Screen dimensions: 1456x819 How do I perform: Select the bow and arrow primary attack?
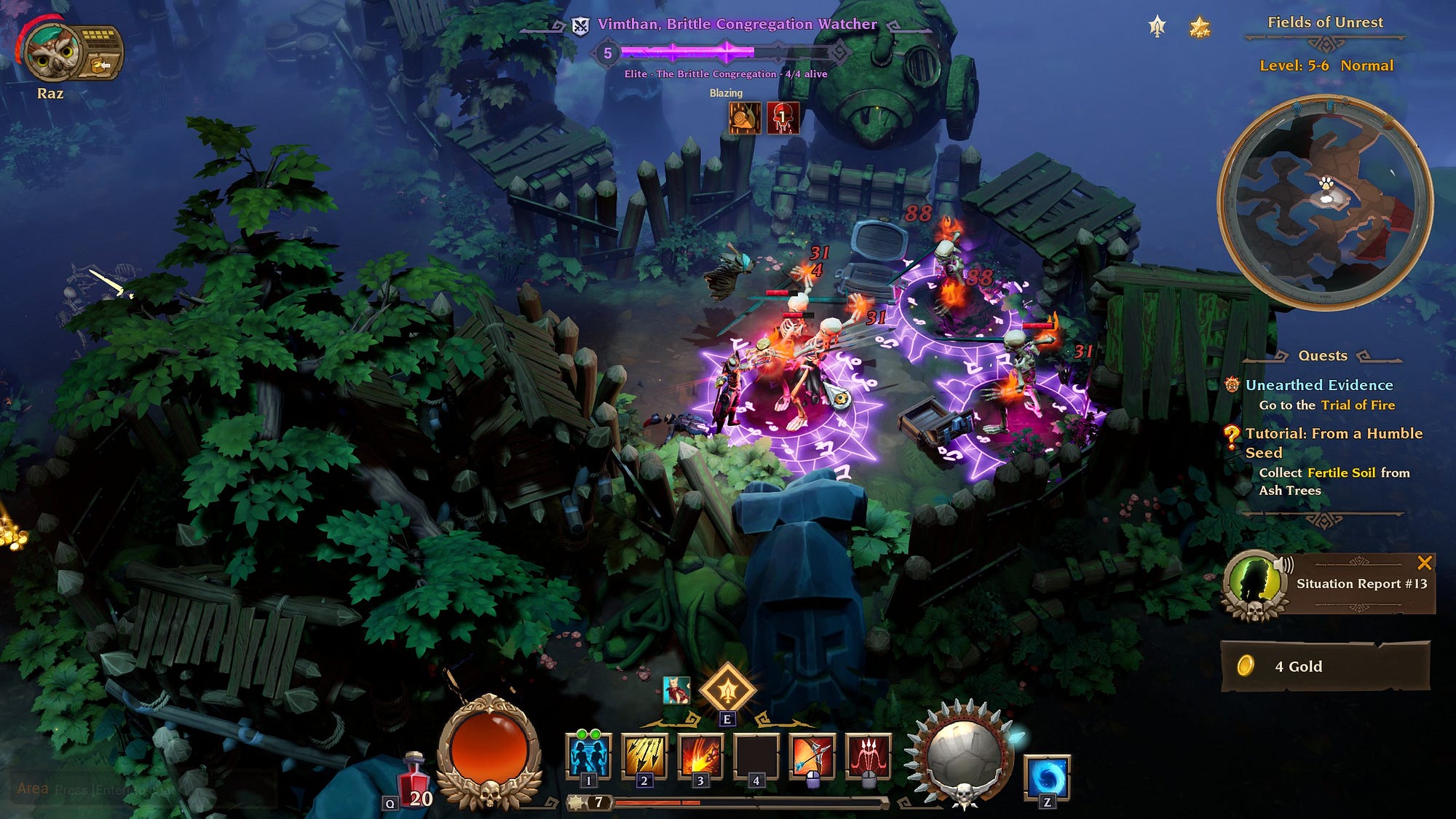coord(812,756)
